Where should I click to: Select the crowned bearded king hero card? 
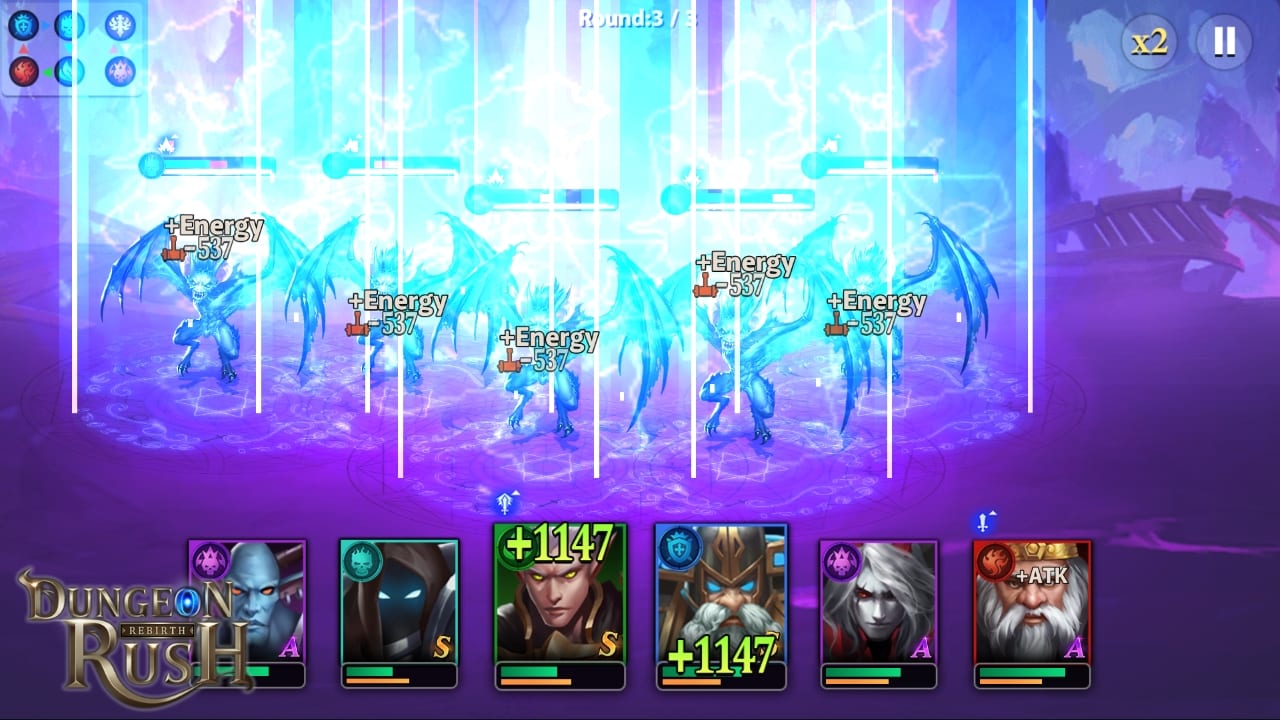point(1032,602)
